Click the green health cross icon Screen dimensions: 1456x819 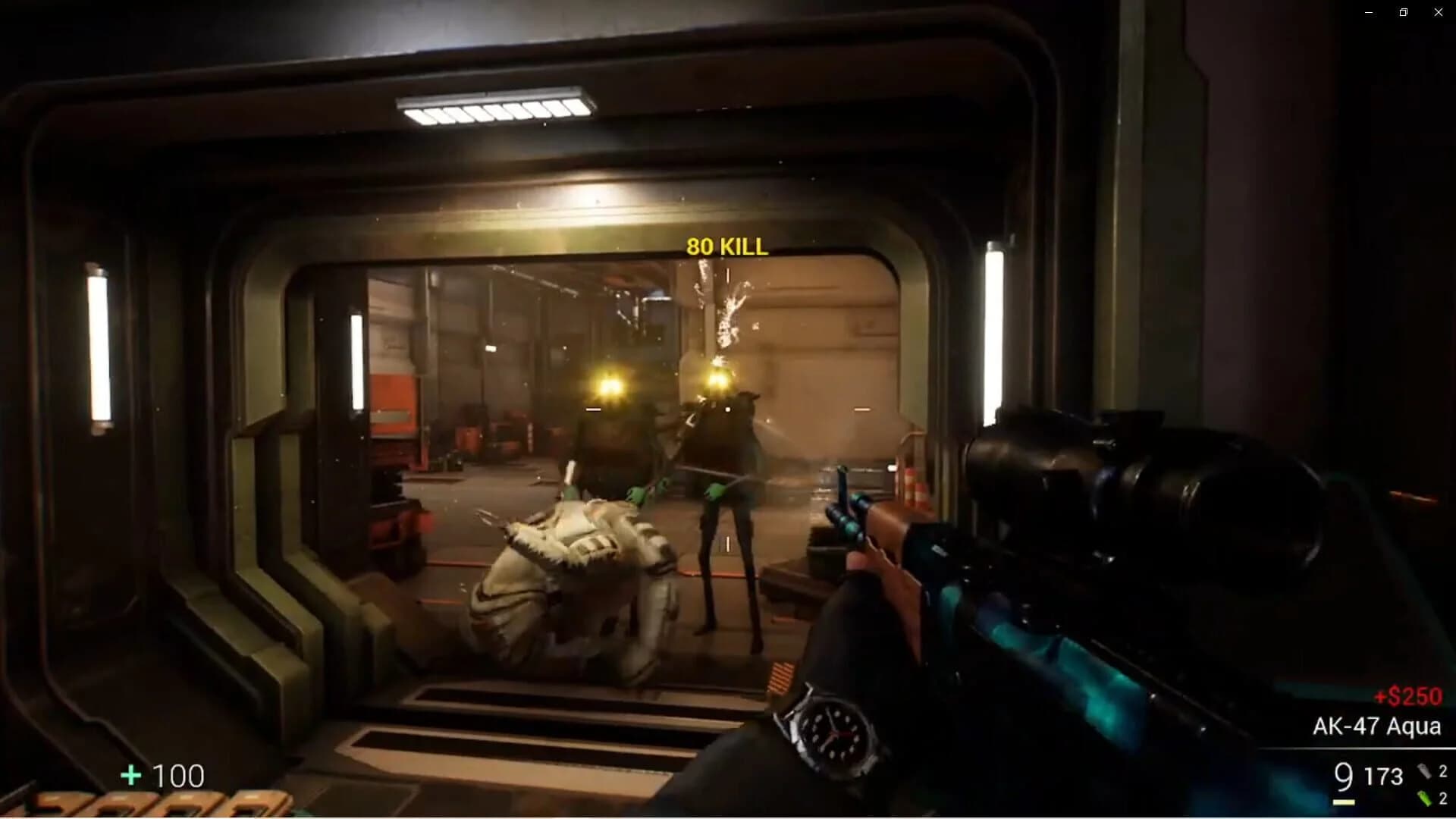[x=130, y=776]
